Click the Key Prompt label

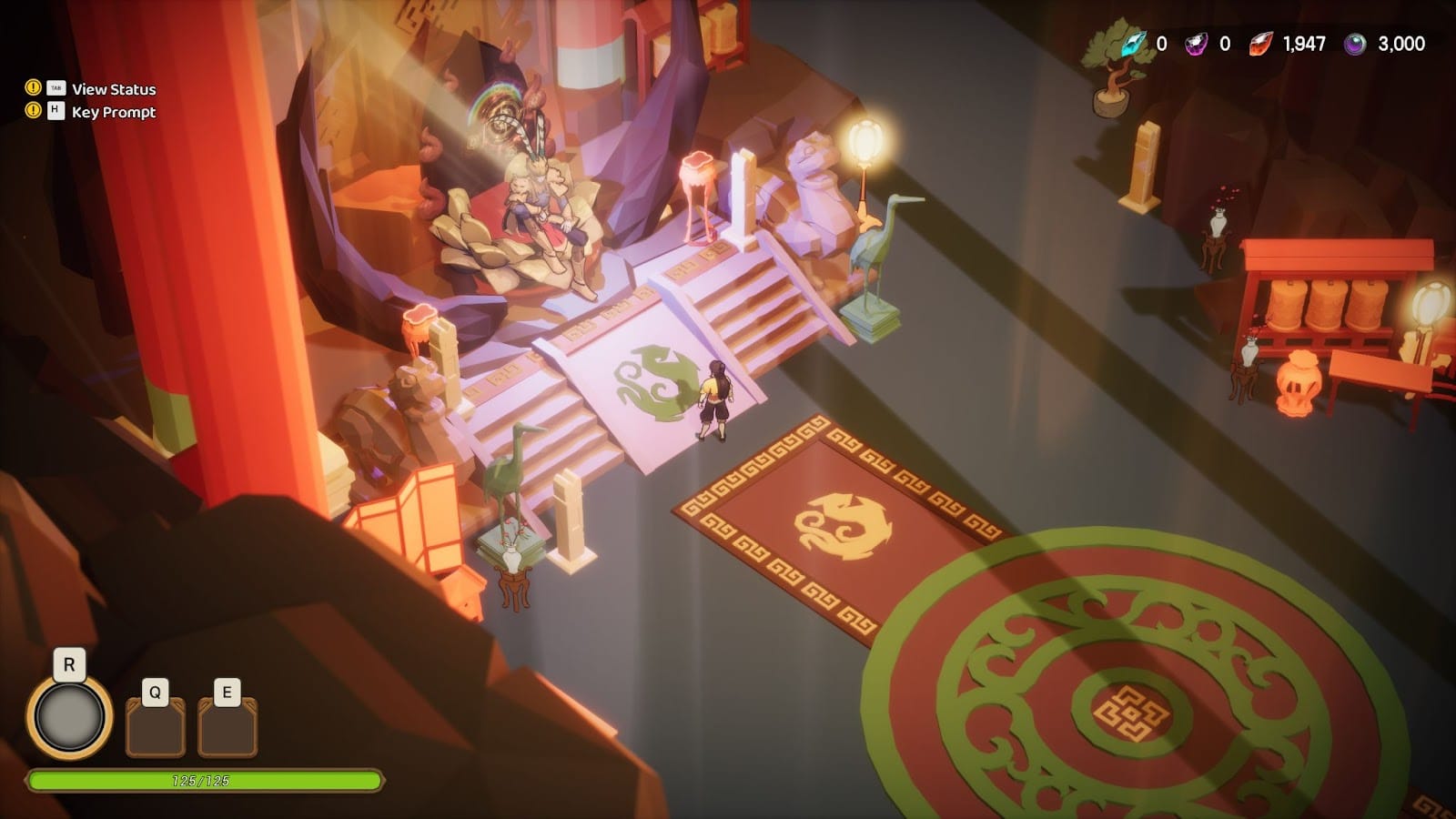(115, 113)
